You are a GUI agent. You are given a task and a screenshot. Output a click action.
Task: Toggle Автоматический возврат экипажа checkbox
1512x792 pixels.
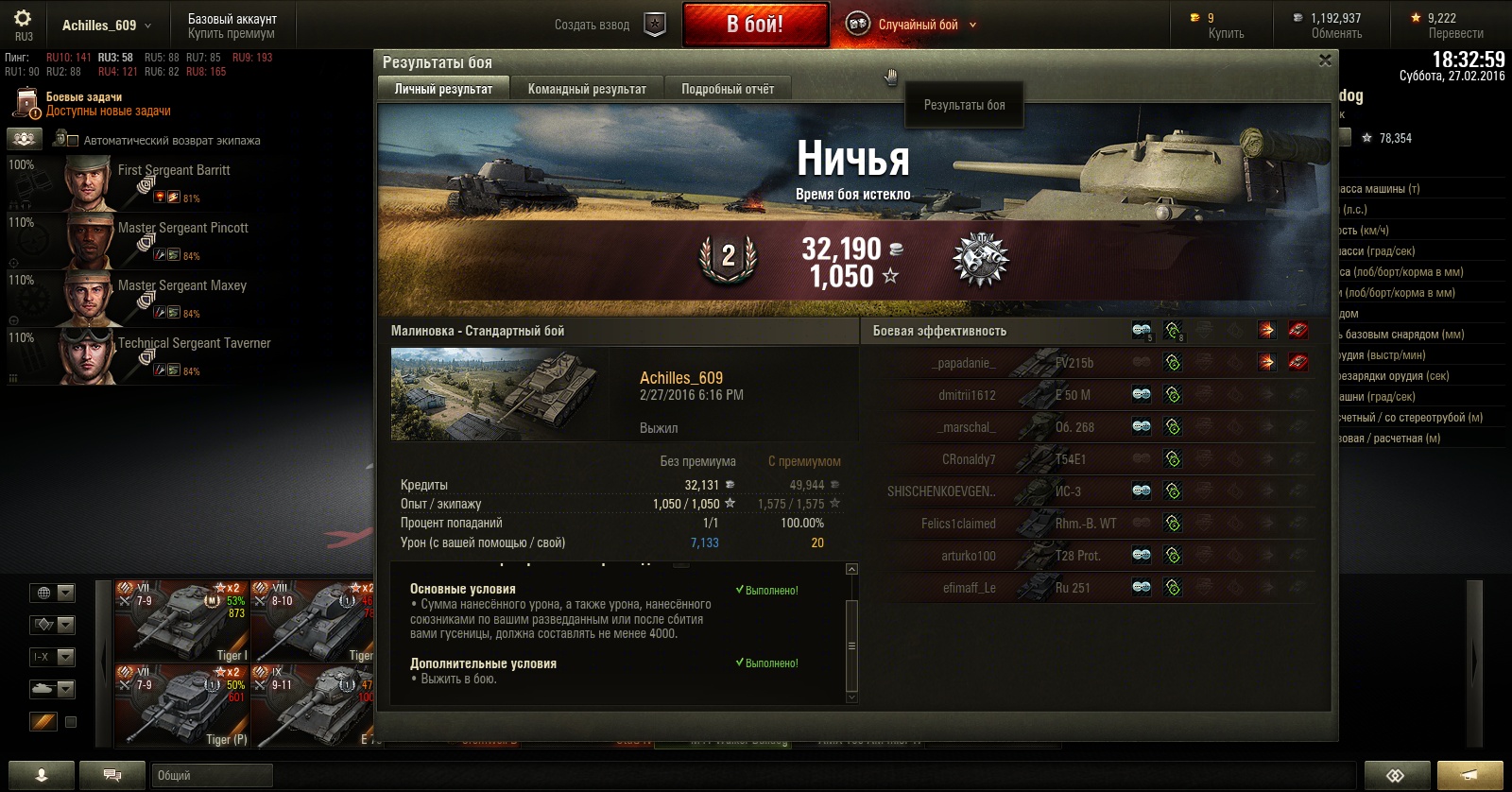(72, 140)
